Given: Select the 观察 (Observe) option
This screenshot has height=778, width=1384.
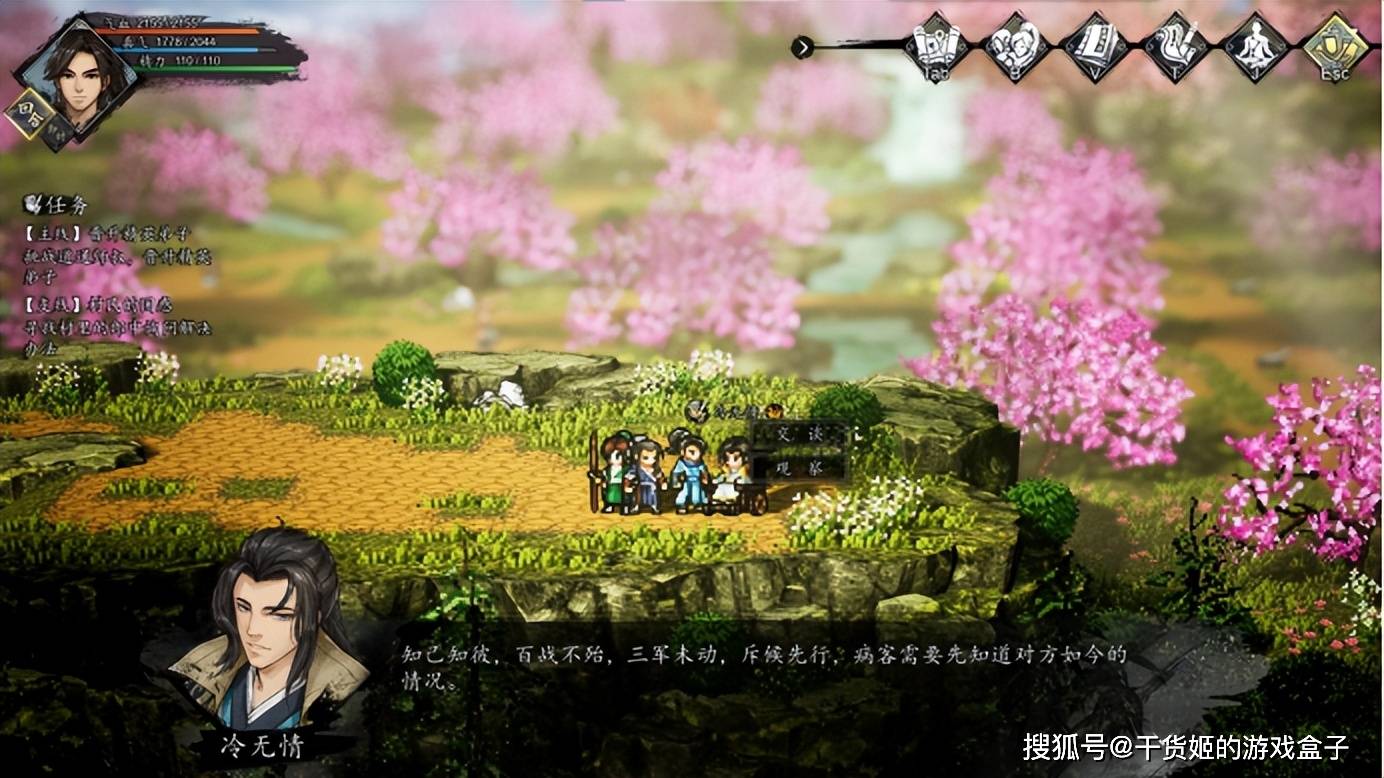Looking at the screenshot, I should click(x=797, y=467).
